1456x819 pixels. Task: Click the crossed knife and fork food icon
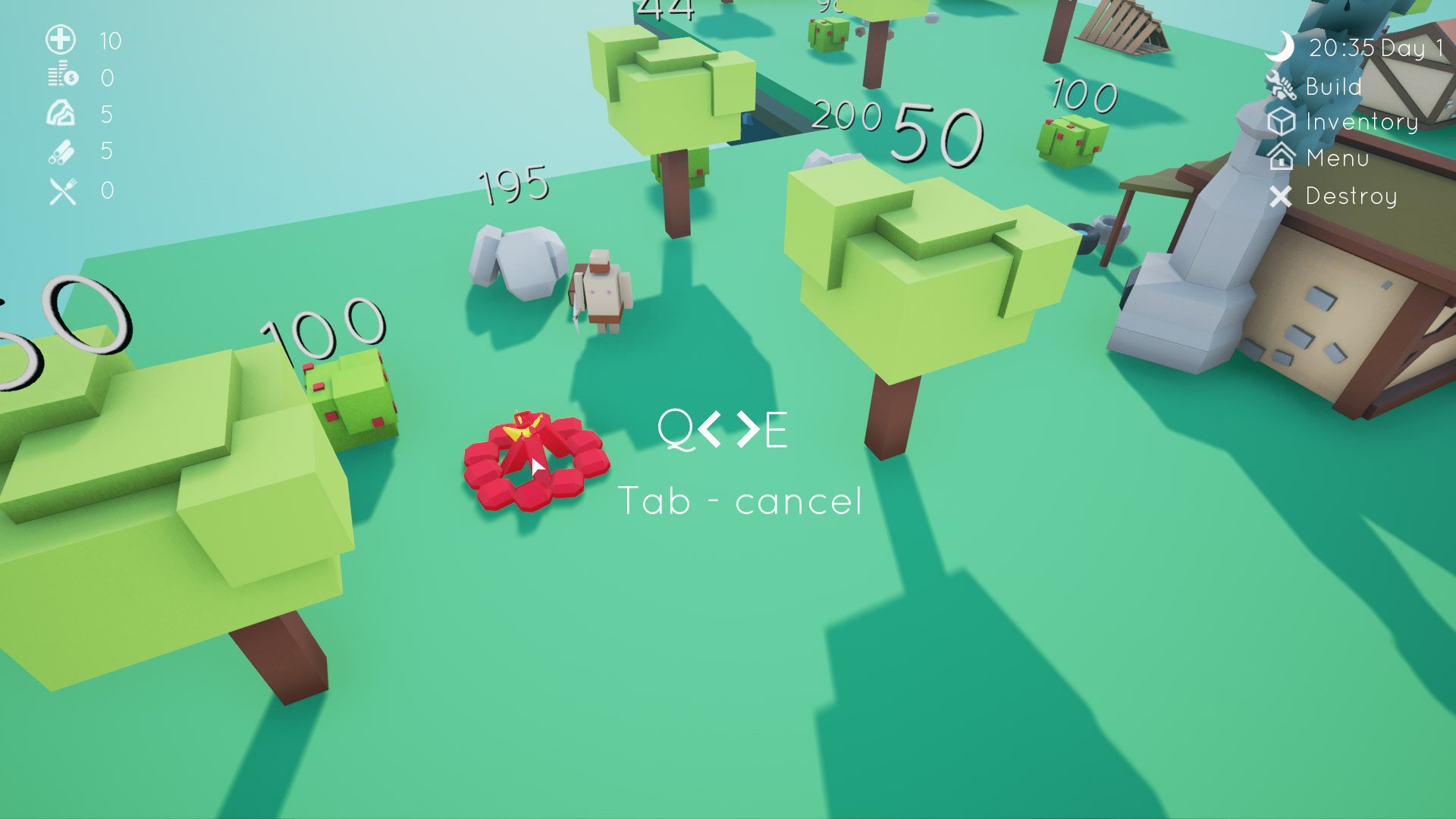(x=60, y=190)
